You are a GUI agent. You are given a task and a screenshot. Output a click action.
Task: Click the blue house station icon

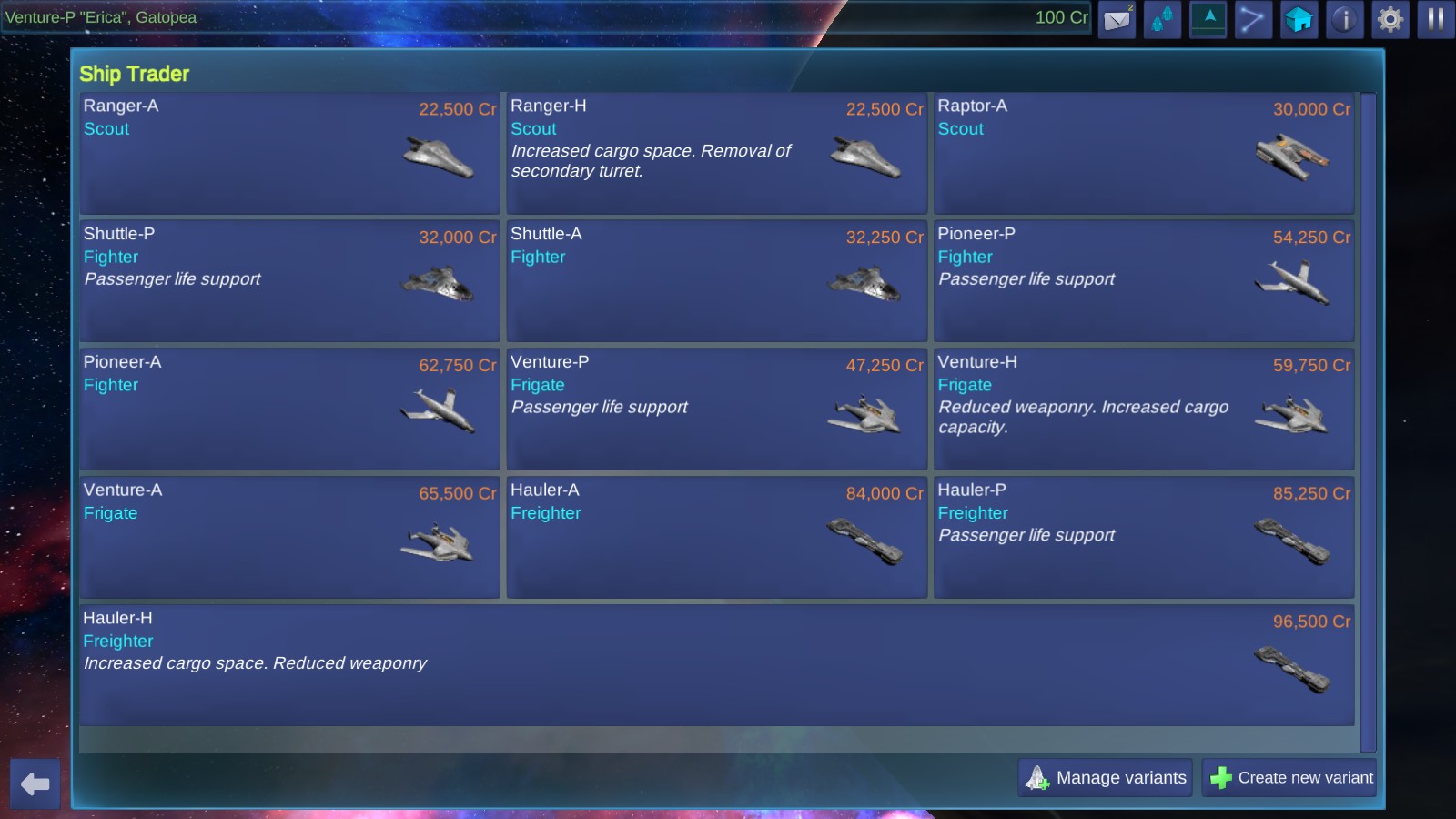[1299, 19]
